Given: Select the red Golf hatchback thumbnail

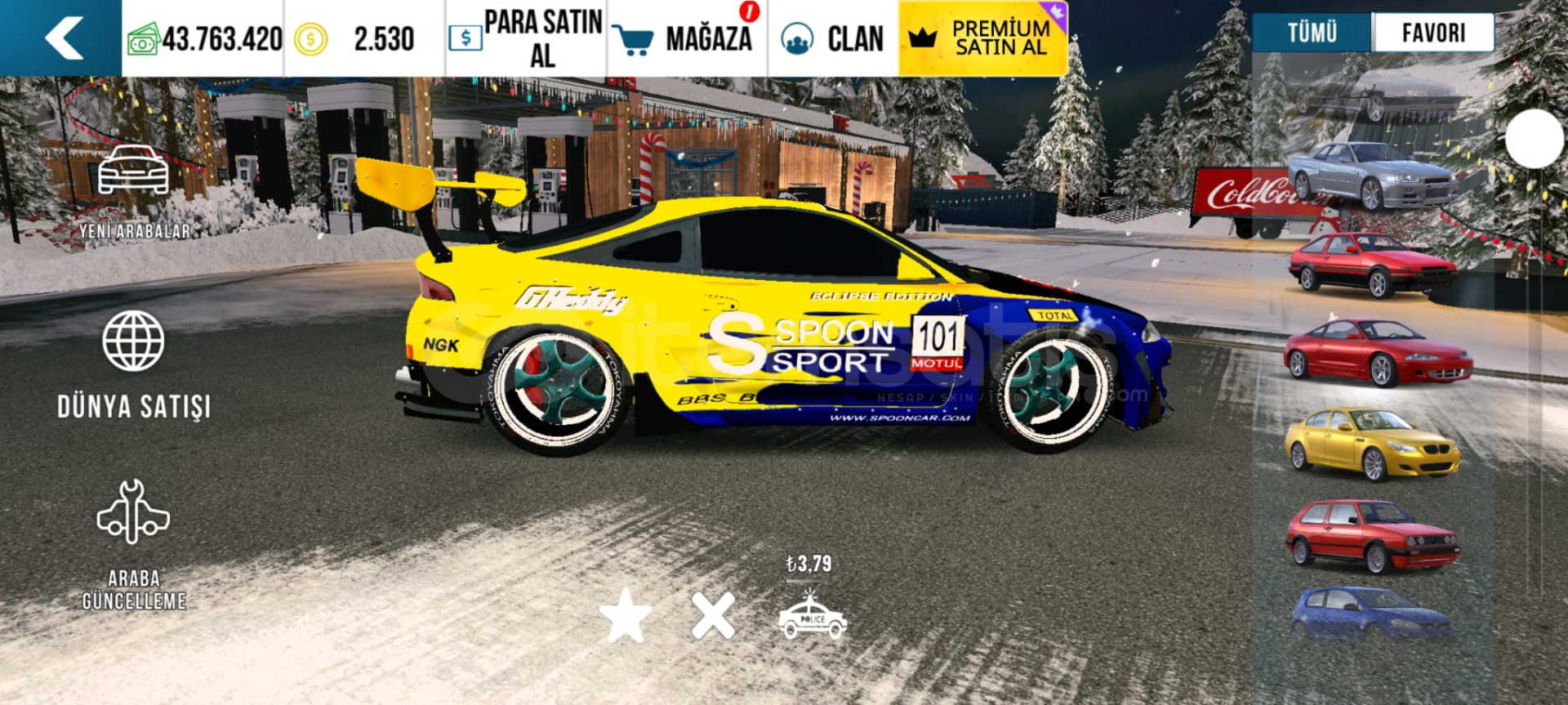Looking at the screenshot, I should pyautogui.click(x=1372, y=535).
